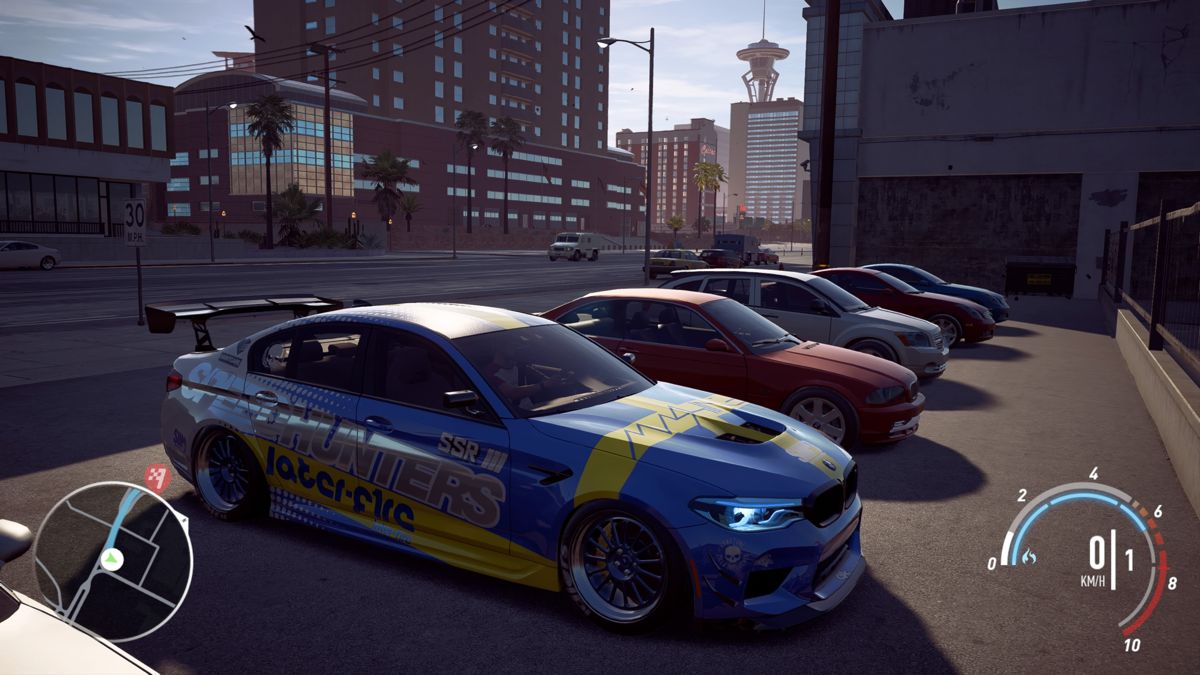Click the green player arrow on the minimap
The width and height of the screenshot is (1200, 675).
point(113,560)
